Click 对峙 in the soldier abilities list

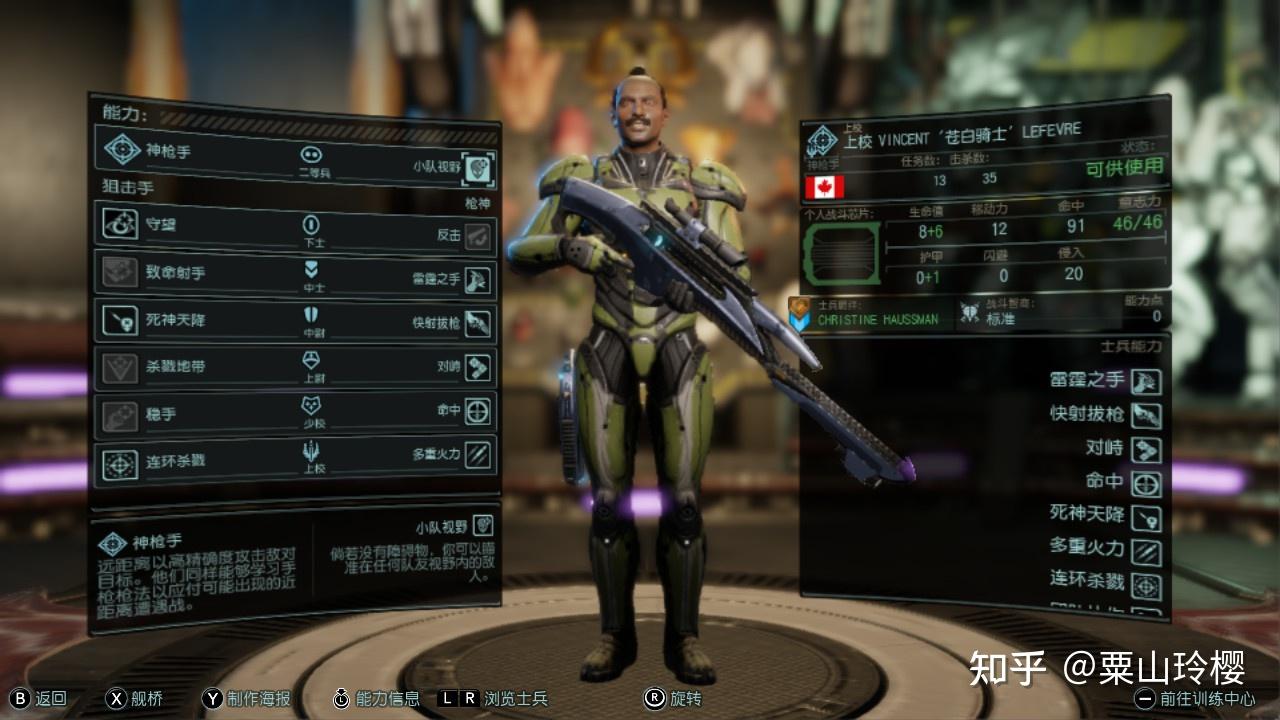click(x=1146, y=449)
